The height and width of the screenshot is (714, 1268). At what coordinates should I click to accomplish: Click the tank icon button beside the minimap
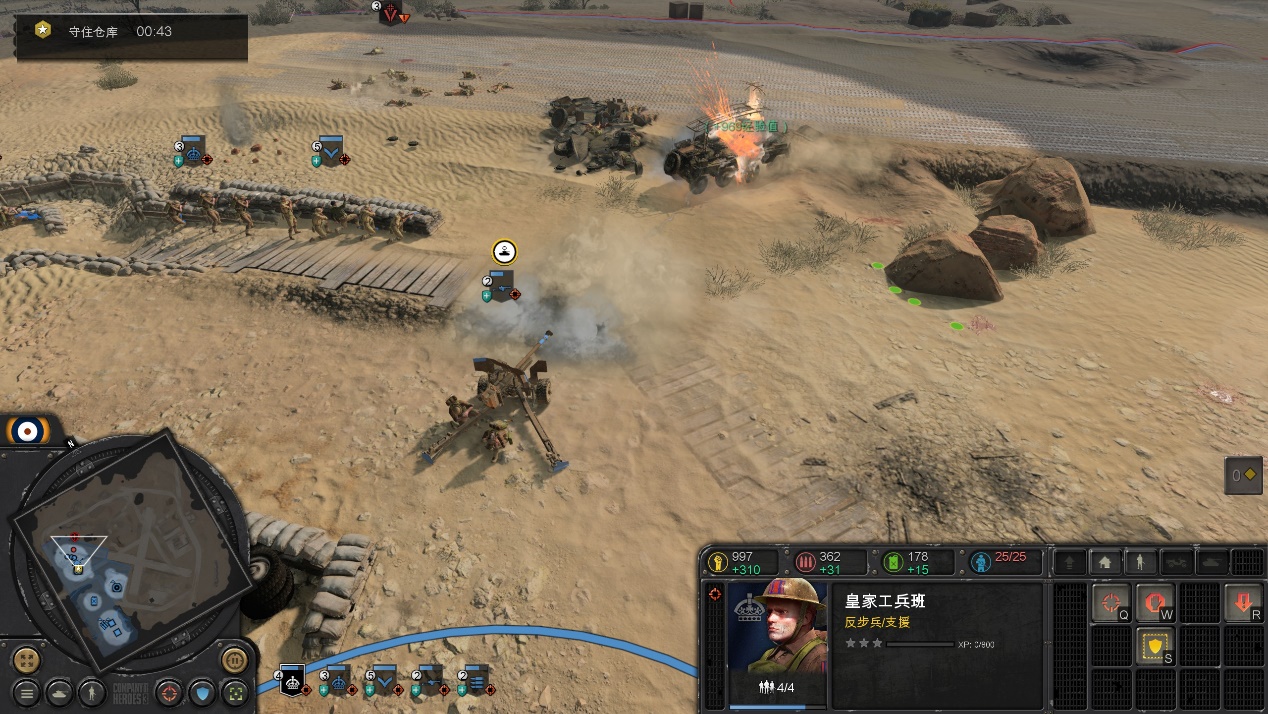(59, 691)
